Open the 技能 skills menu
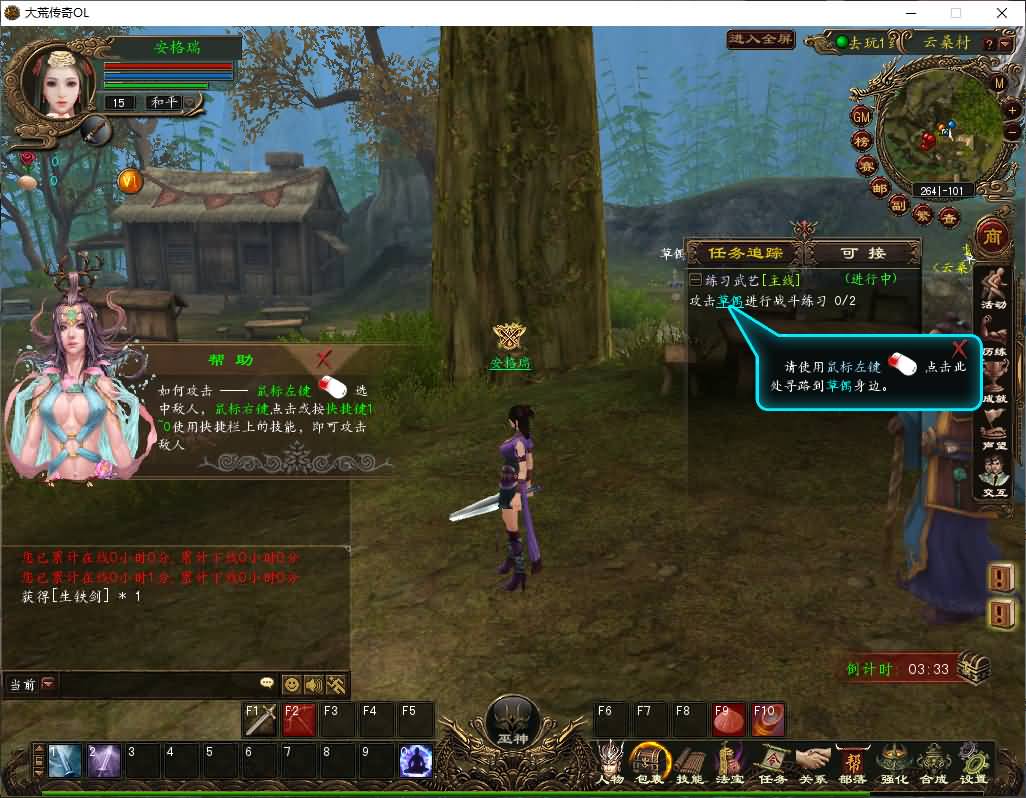 [x=690, y=764]
